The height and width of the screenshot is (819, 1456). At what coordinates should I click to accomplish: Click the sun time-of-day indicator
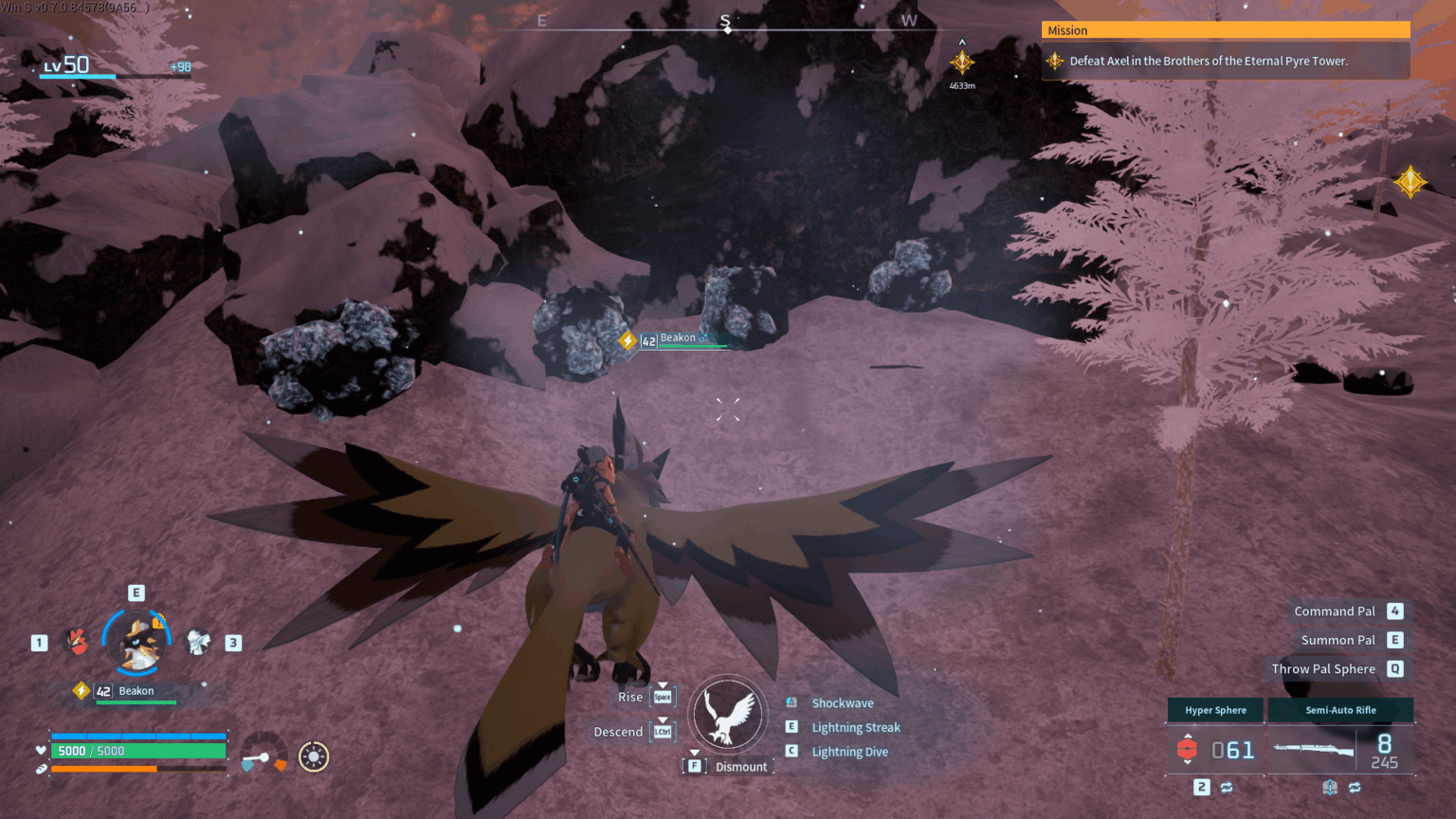314,756
